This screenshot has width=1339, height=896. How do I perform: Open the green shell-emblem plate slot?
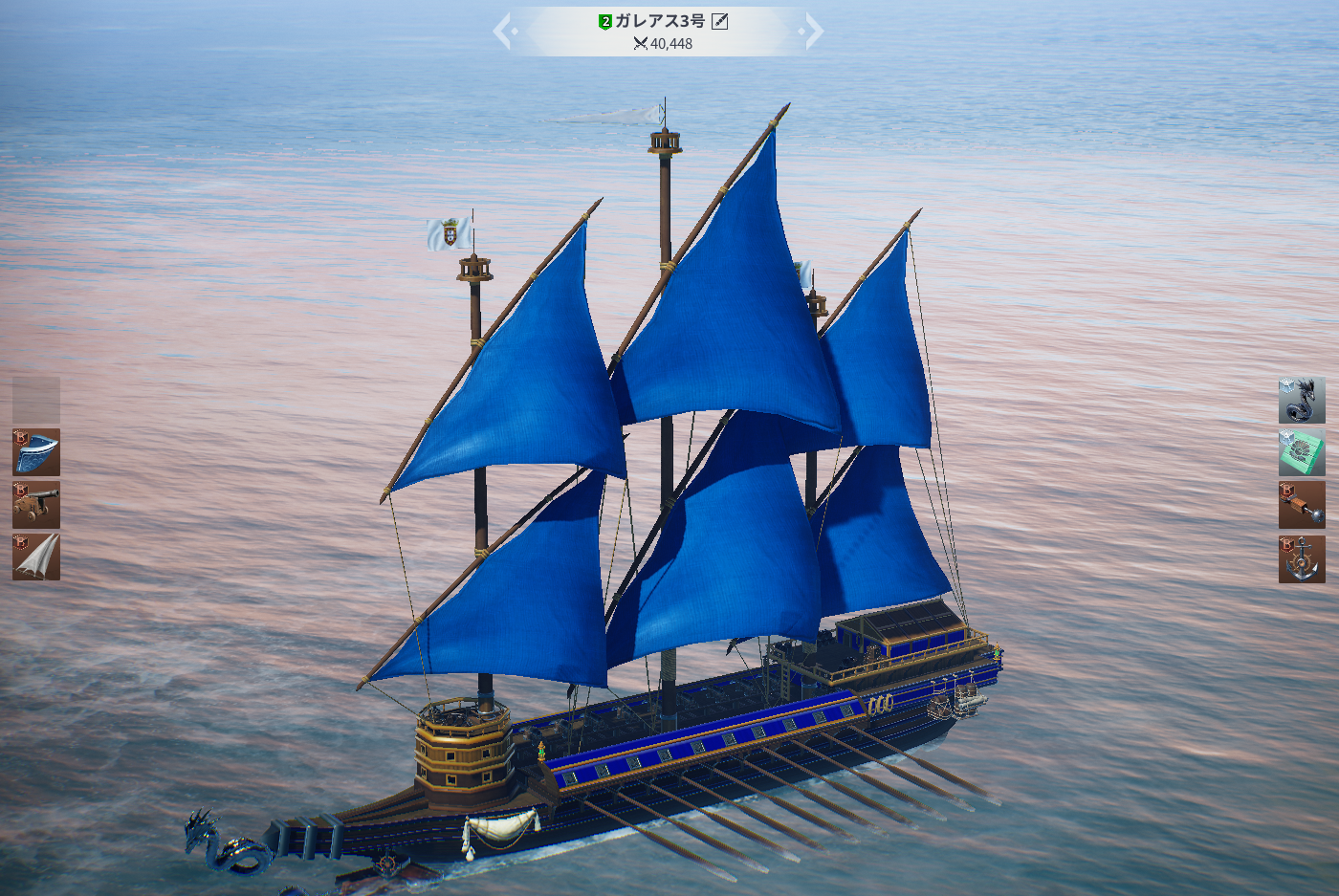click(x=1302, y=452)
